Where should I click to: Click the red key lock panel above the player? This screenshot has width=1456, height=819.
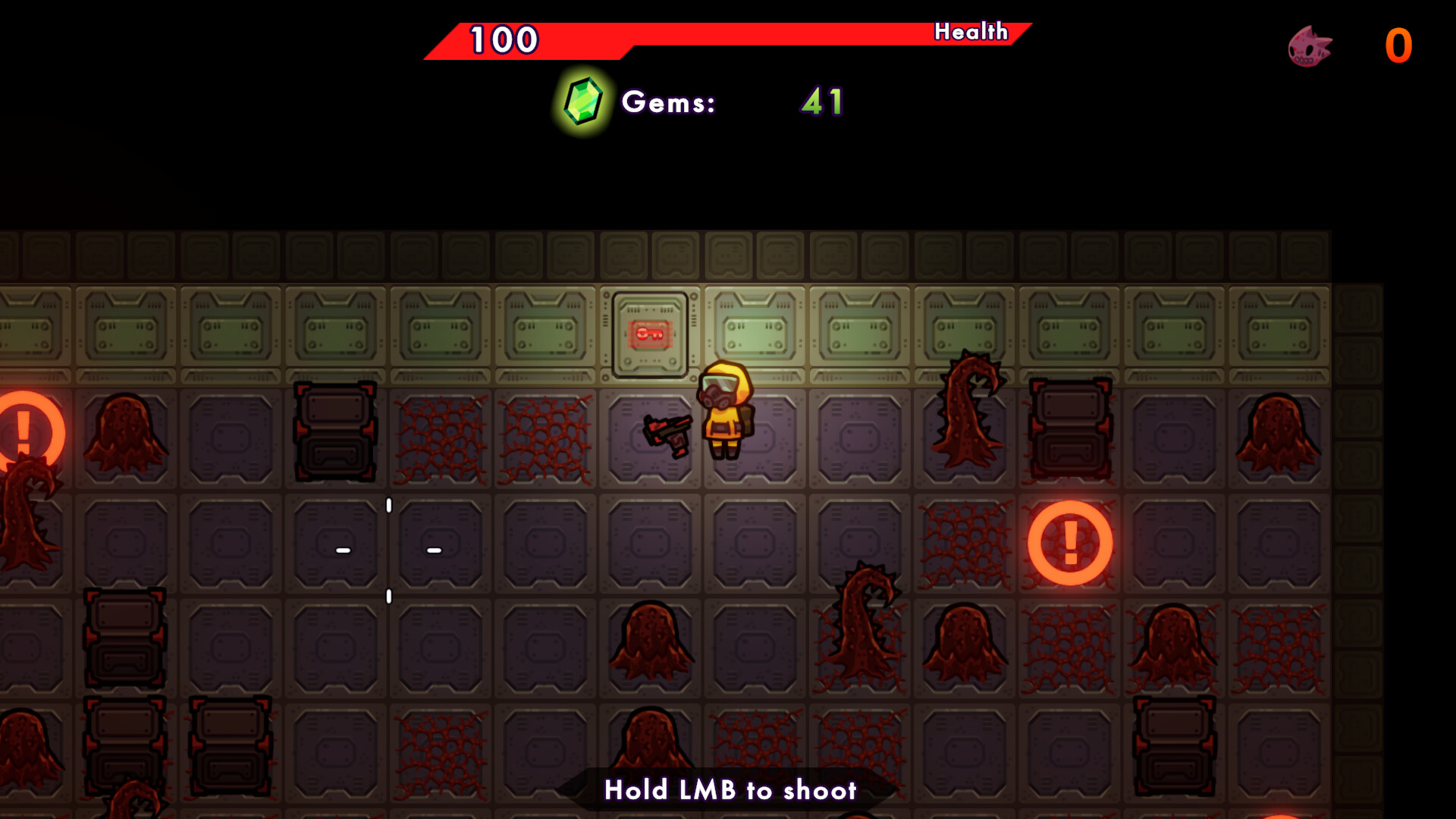tap(649, 334)
